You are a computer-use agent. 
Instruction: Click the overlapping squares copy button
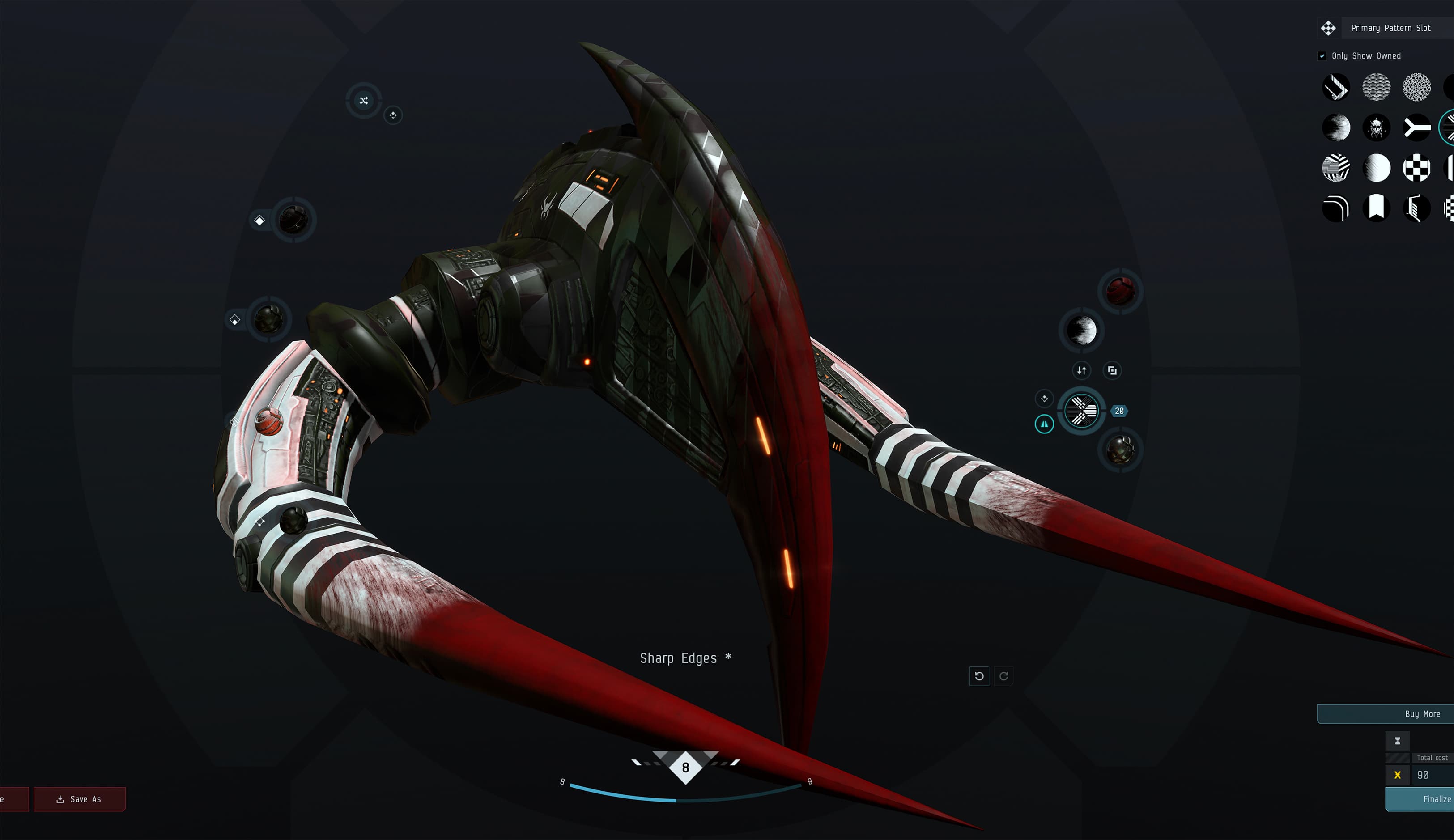pyautogui.click(x=1112, y=370)
